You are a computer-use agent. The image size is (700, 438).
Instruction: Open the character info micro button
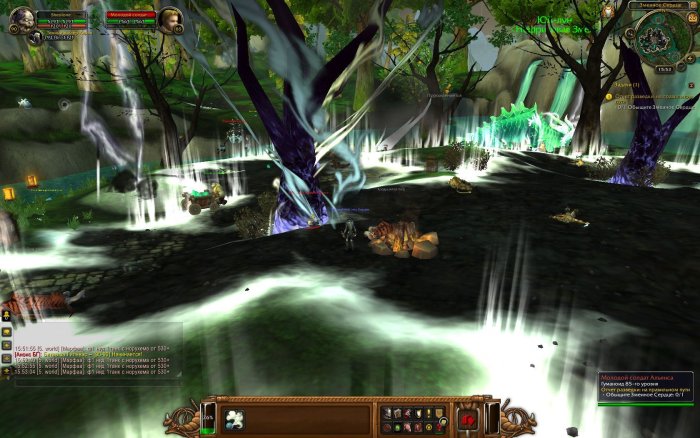(388, 412)
